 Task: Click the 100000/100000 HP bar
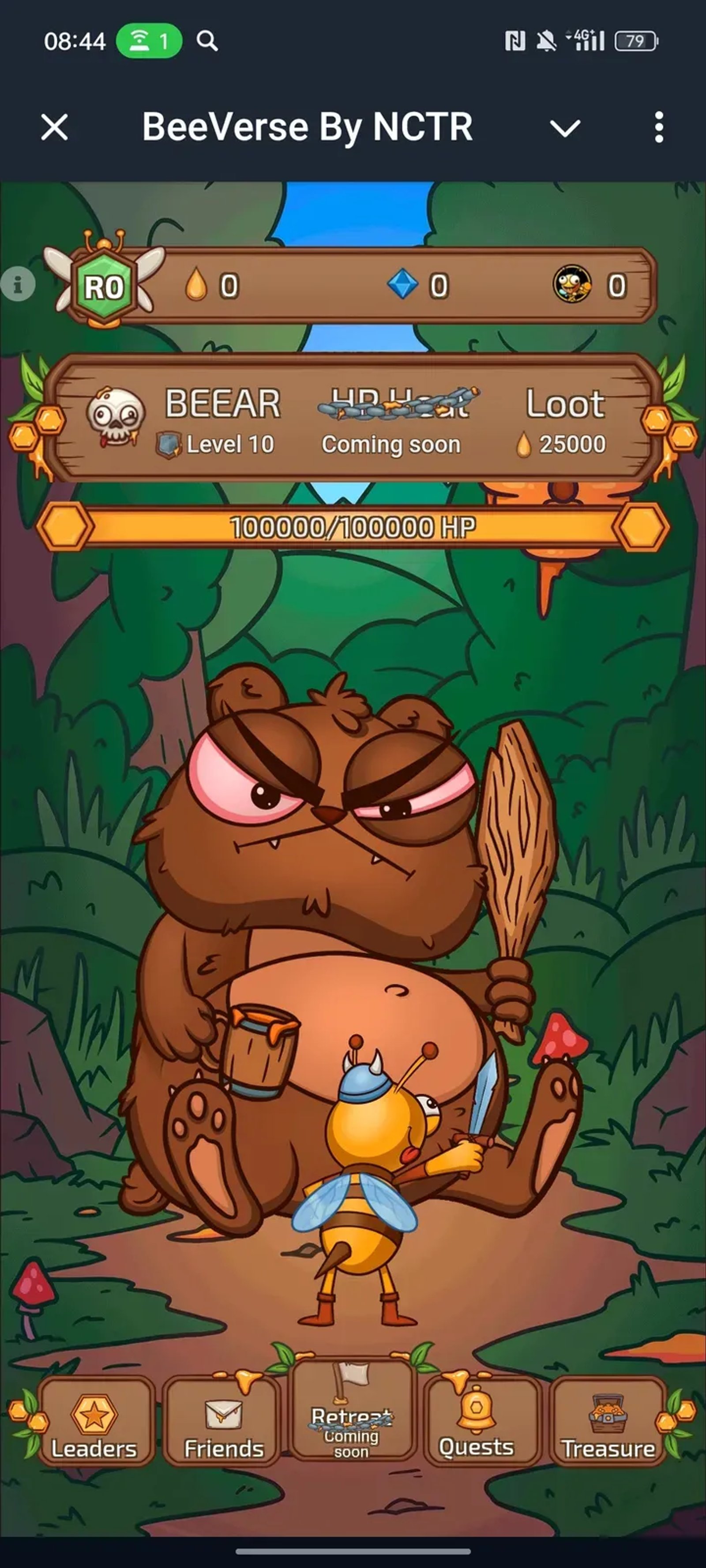coord(353,527)
